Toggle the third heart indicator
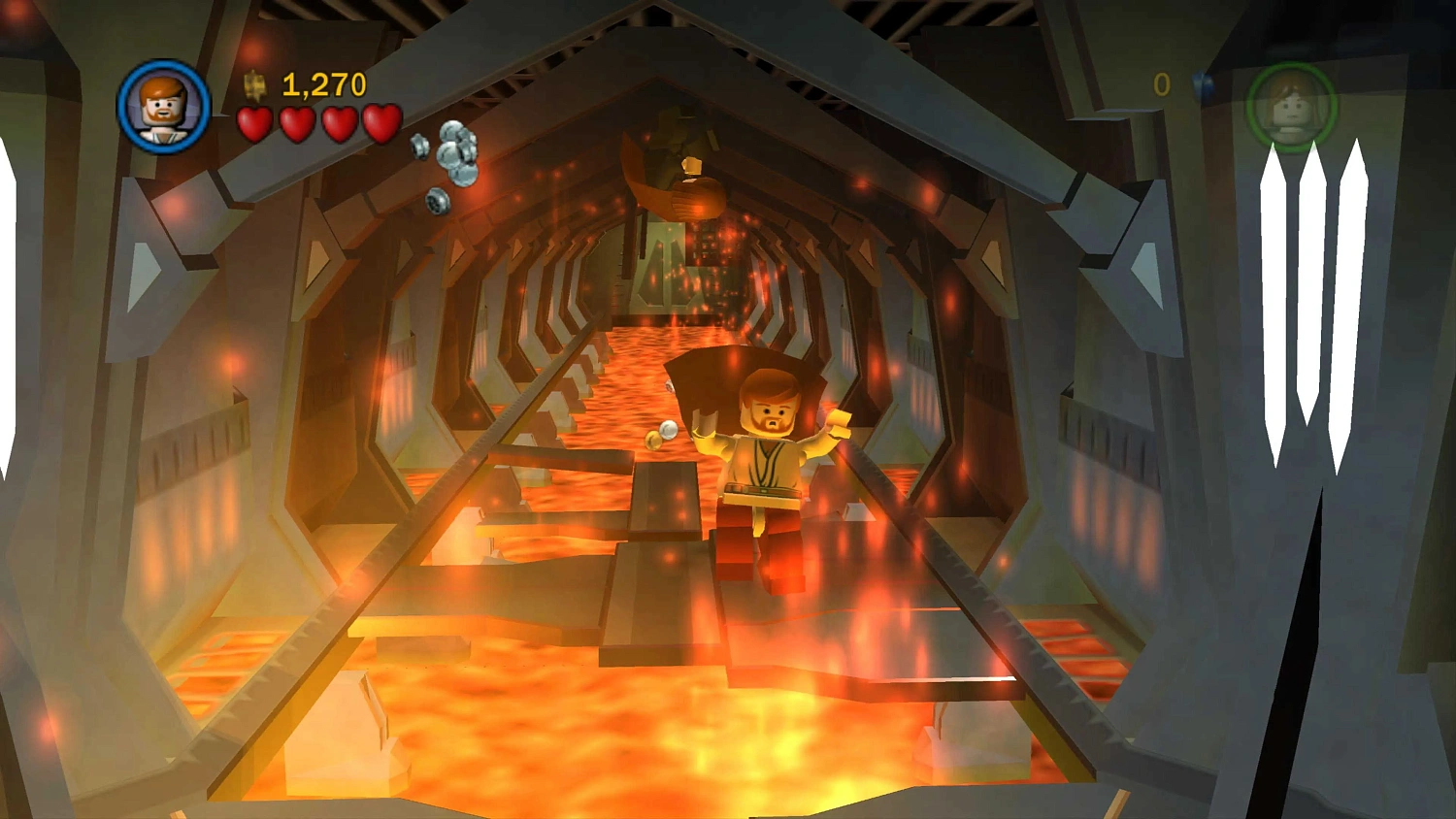The image size is (1456, 819). [340, 123]
